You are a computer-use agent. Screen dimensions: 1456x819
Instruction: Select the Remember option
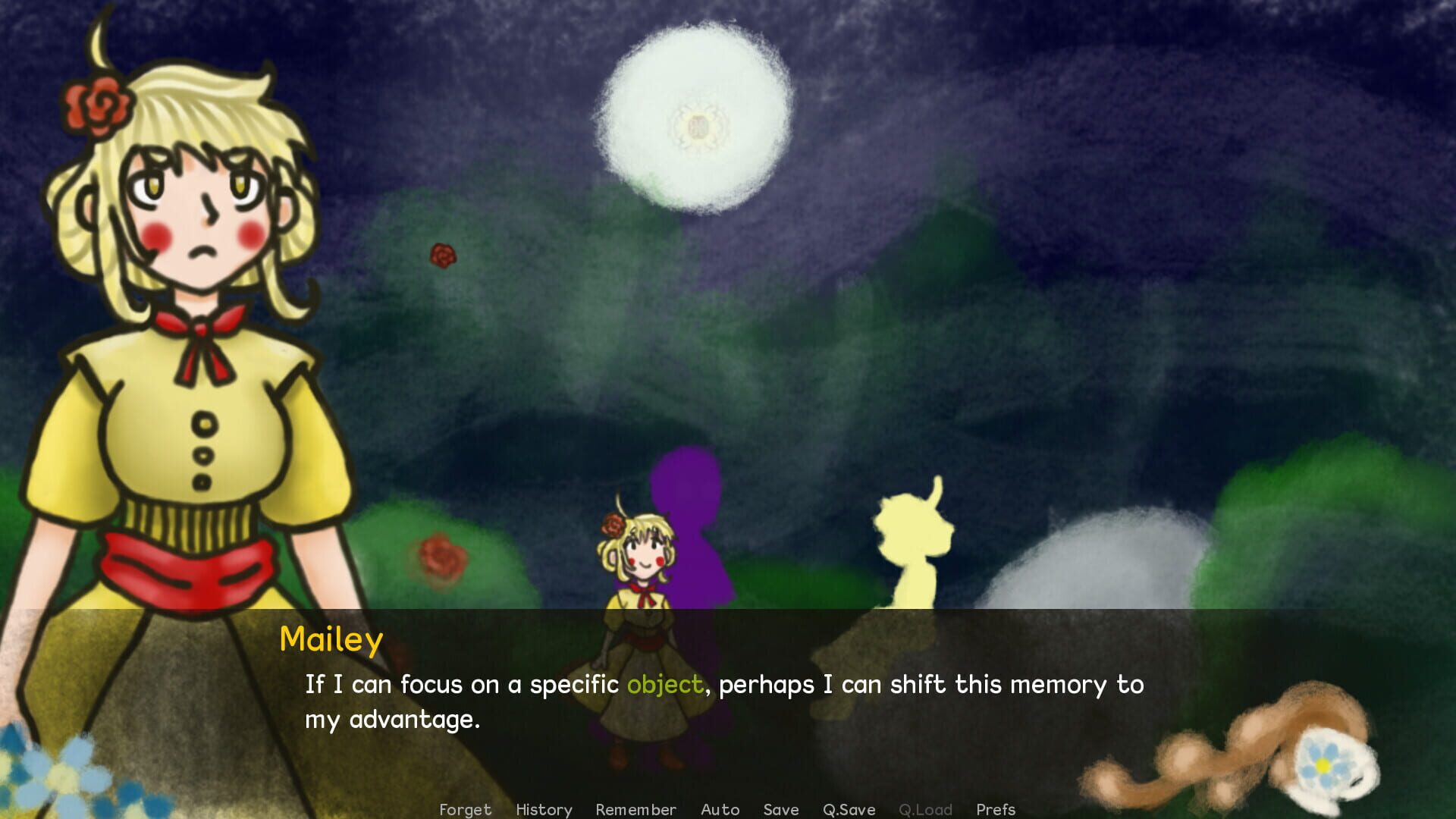(637, 809)
